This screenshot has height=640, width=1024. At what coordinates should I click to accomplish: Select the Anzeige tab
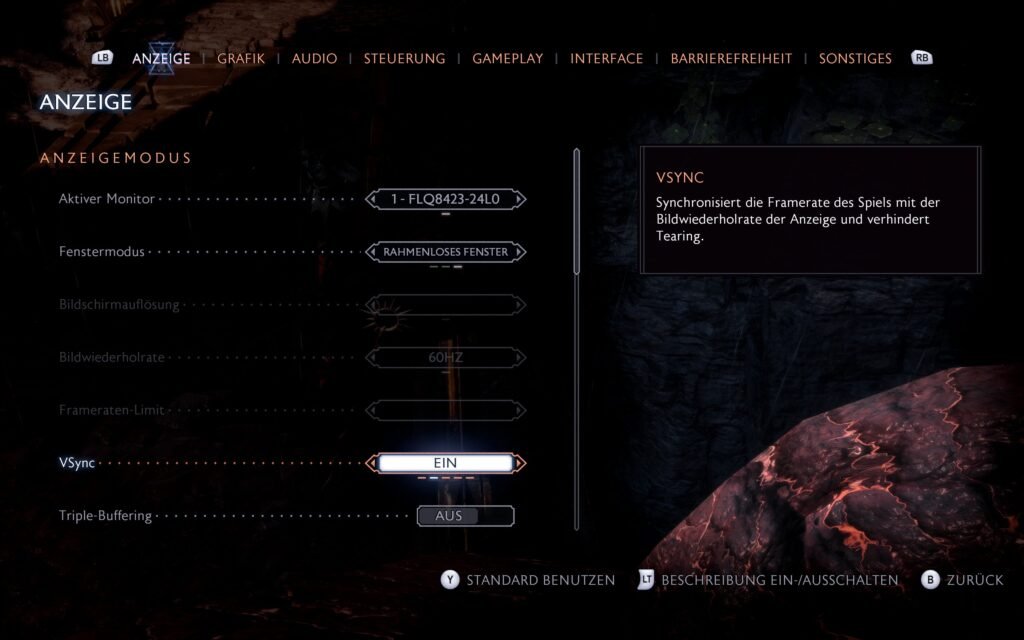point(161,58)
